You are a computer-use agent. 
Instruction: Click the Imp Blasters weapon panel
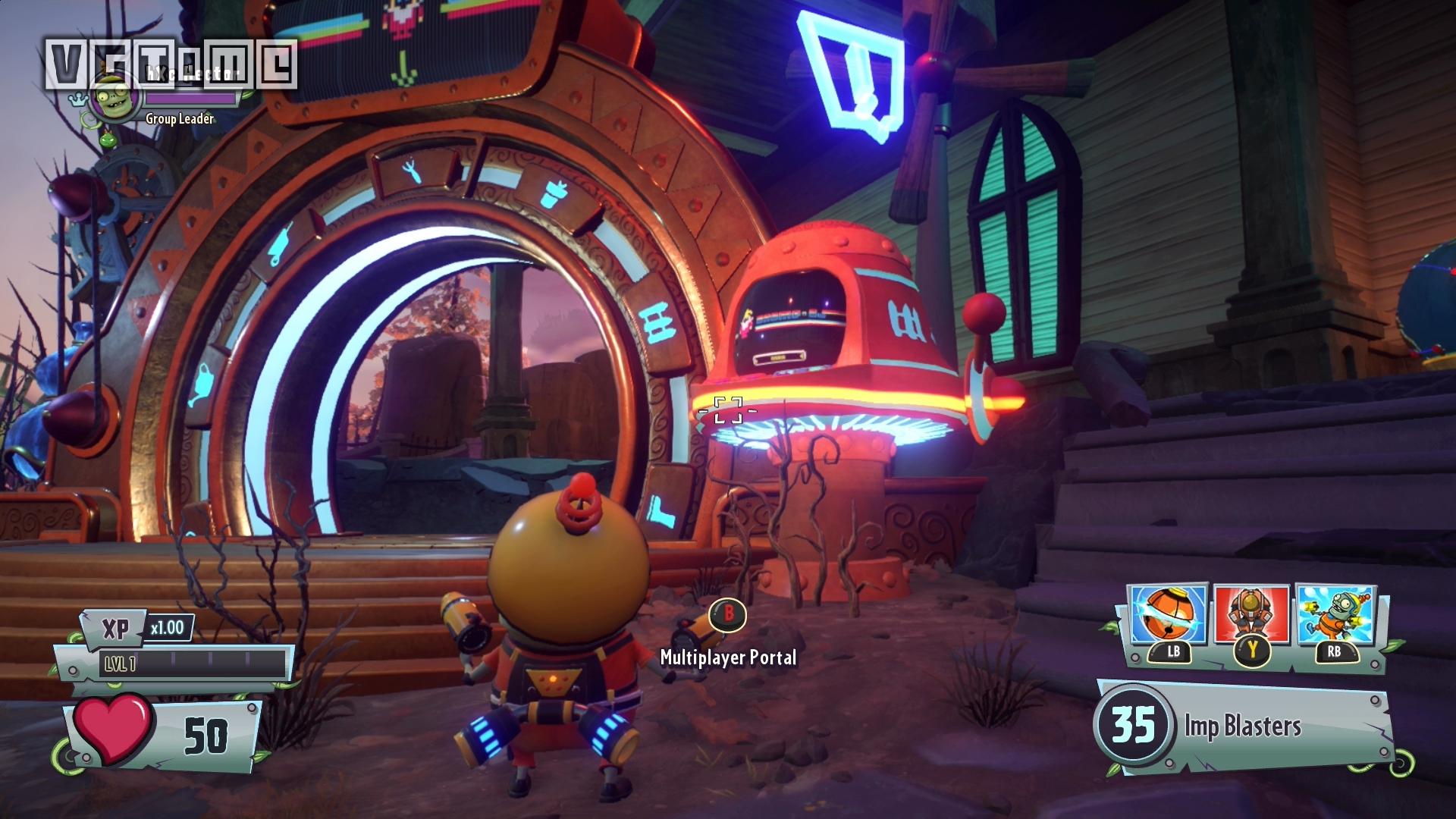click(x=1244, y=726)
